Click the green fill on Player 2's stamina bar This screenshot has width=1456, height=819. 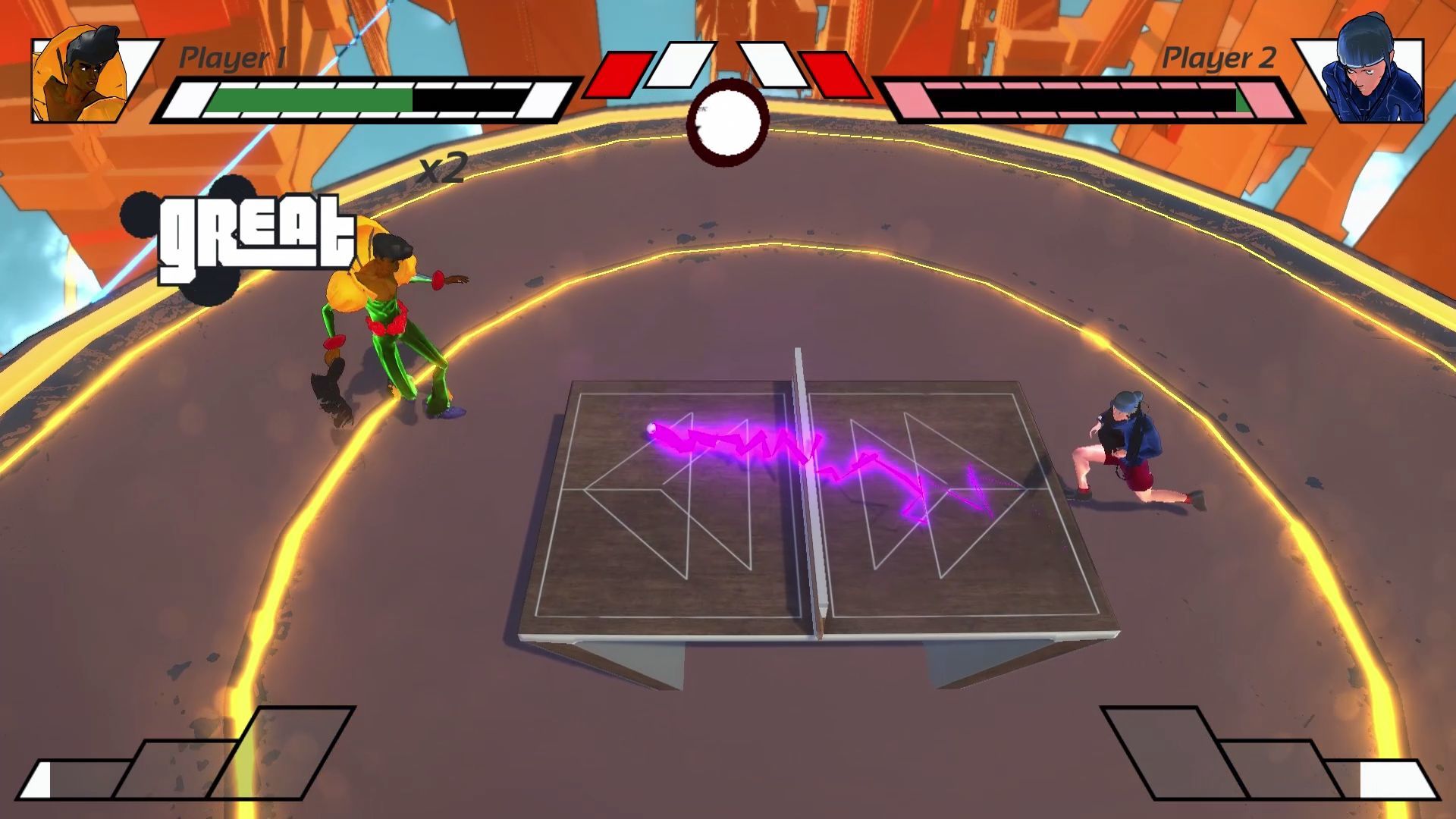pyautogui.click(x=1241, y=100)
